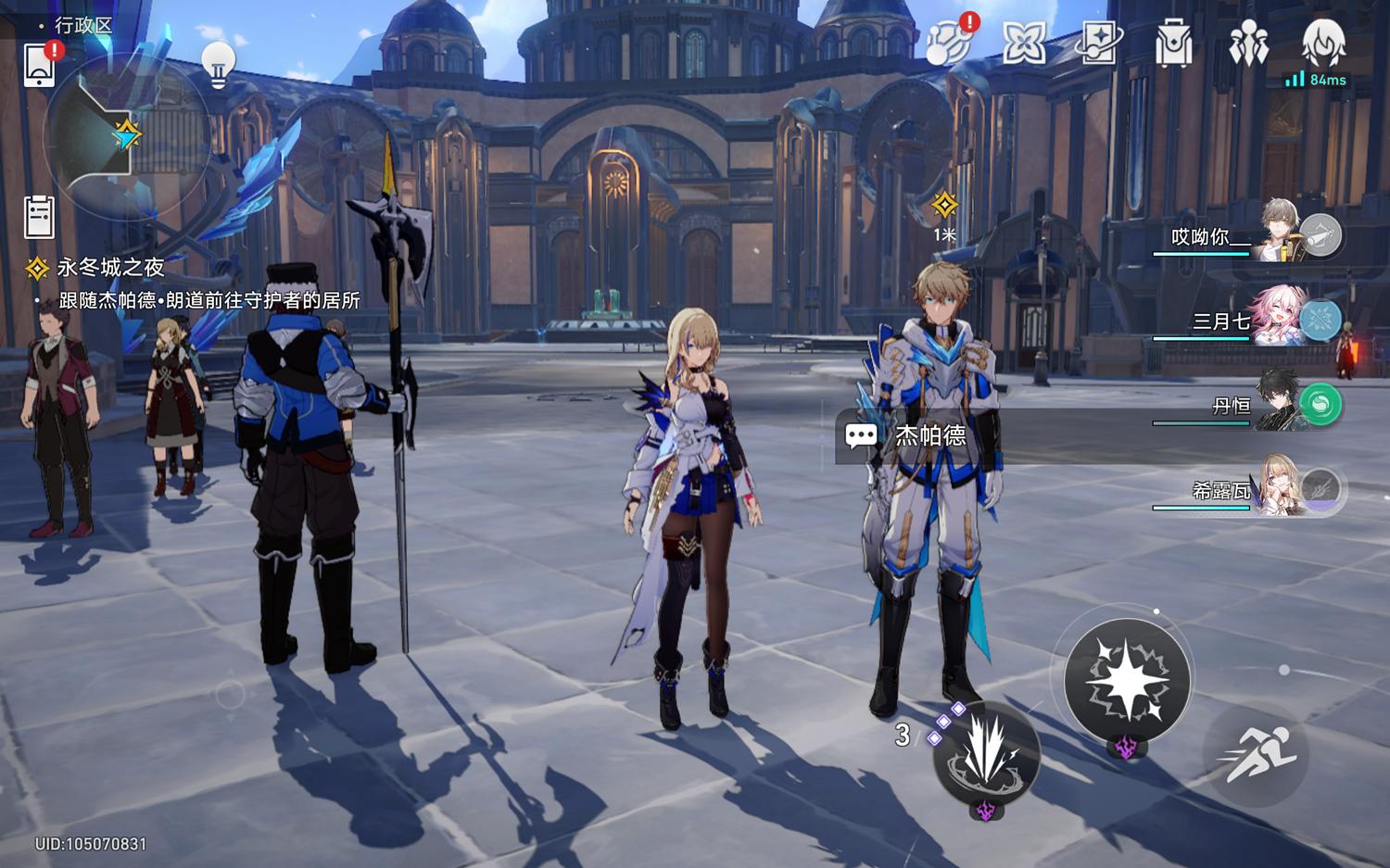Switch to party member 三月七
The width and height of the screenshot is (1390, 868).
(x=1248, y=321)
